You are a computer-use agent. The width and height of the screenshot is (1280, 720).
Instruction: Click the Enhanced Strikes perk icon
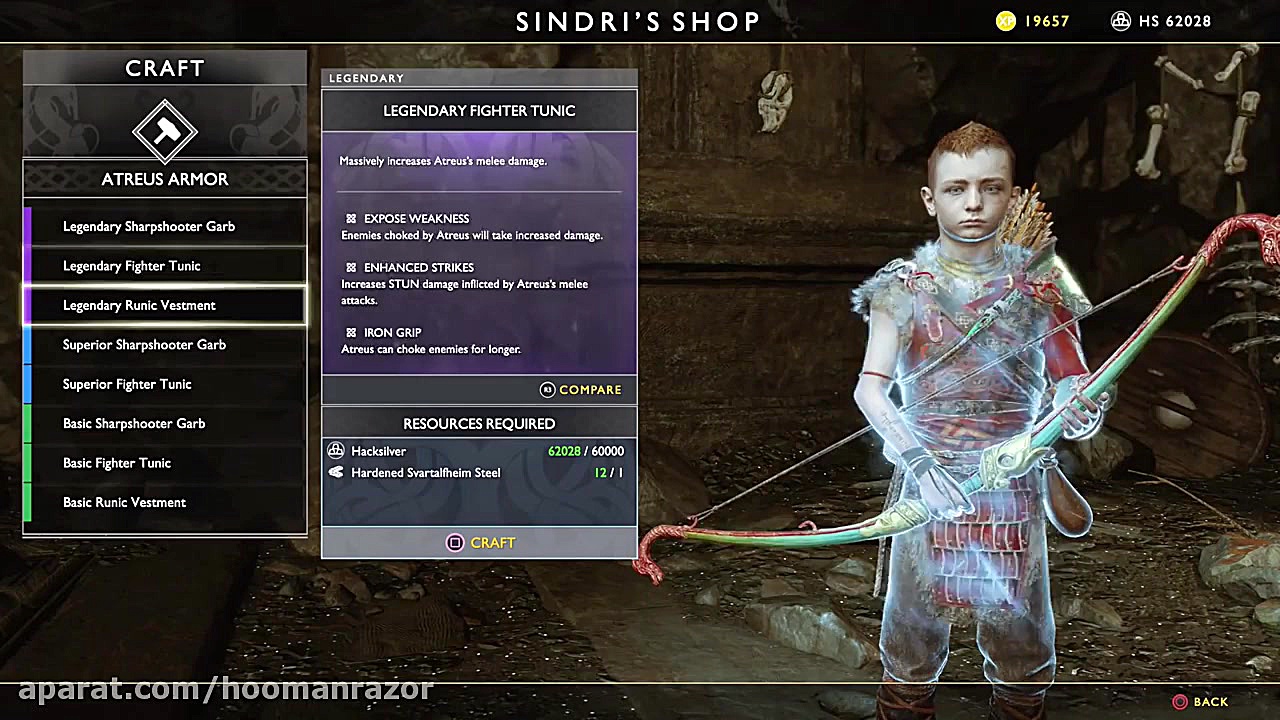tap(350, 267)
